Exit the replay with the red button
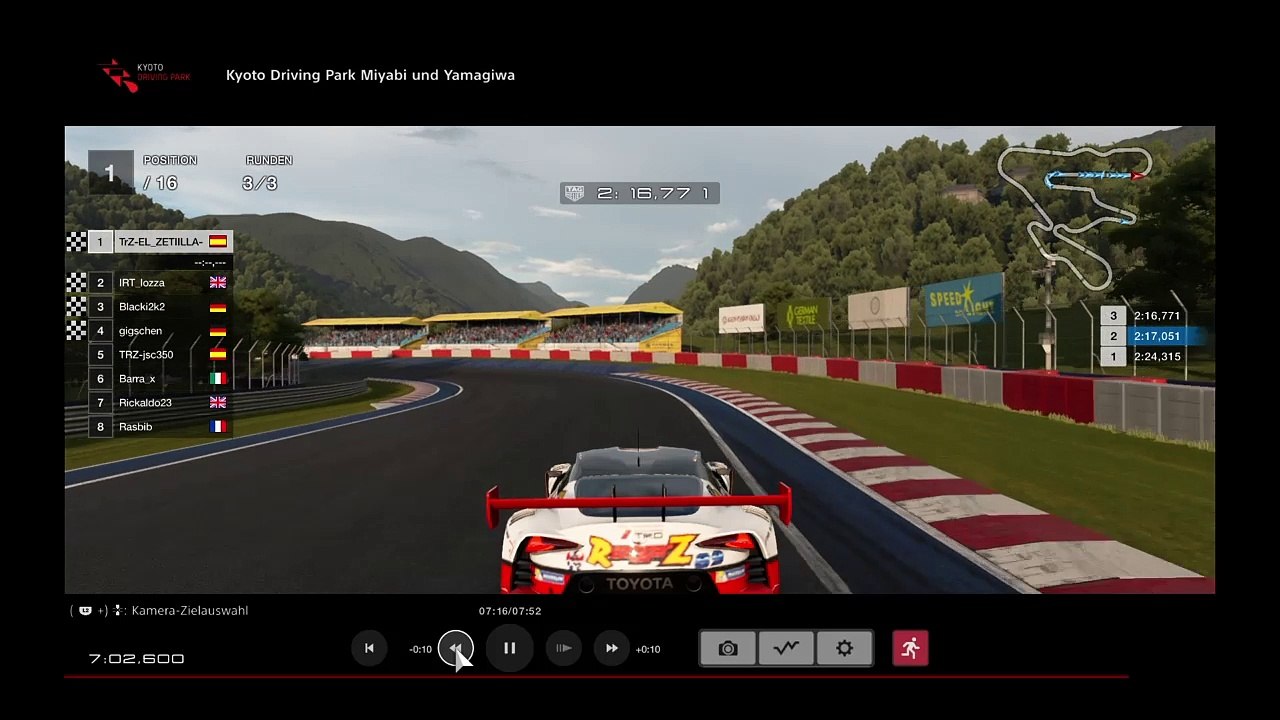This screenshot has width=1280, height=720. click(x=910, y=648)
